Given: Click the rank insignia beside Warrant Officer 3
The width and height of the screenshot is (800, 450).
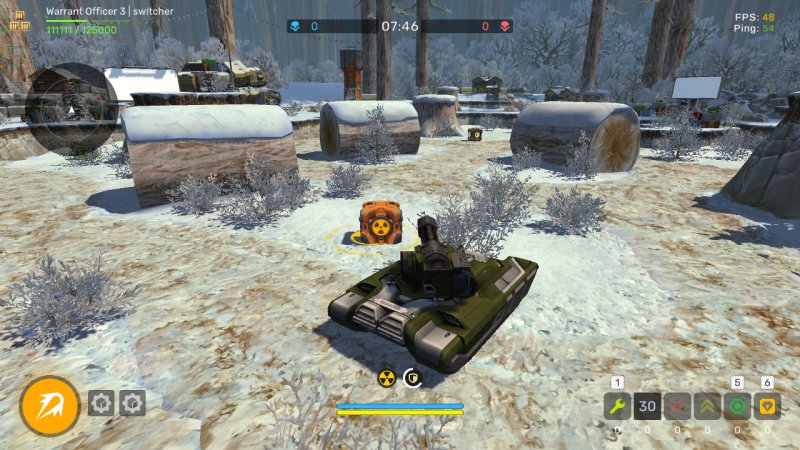Looking at the screenshot, I should pyautogui.click(x=19, y=20).
